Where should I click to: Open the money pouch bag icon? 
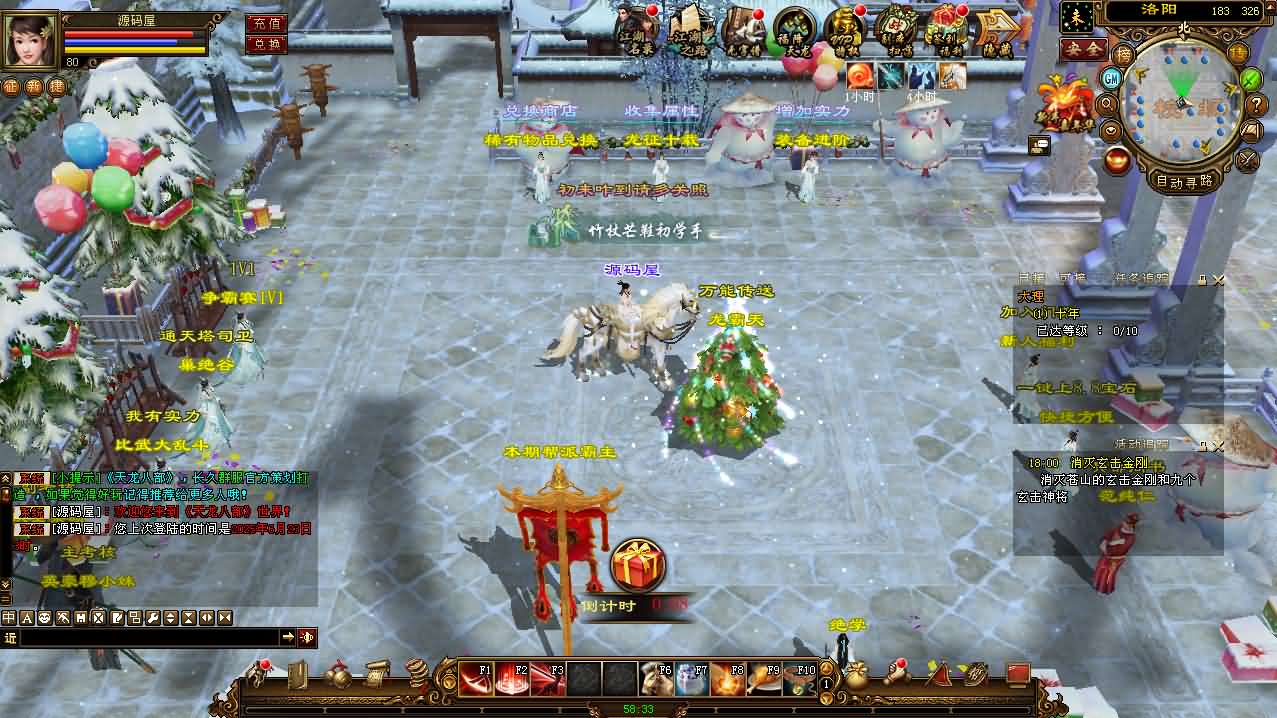856,676
